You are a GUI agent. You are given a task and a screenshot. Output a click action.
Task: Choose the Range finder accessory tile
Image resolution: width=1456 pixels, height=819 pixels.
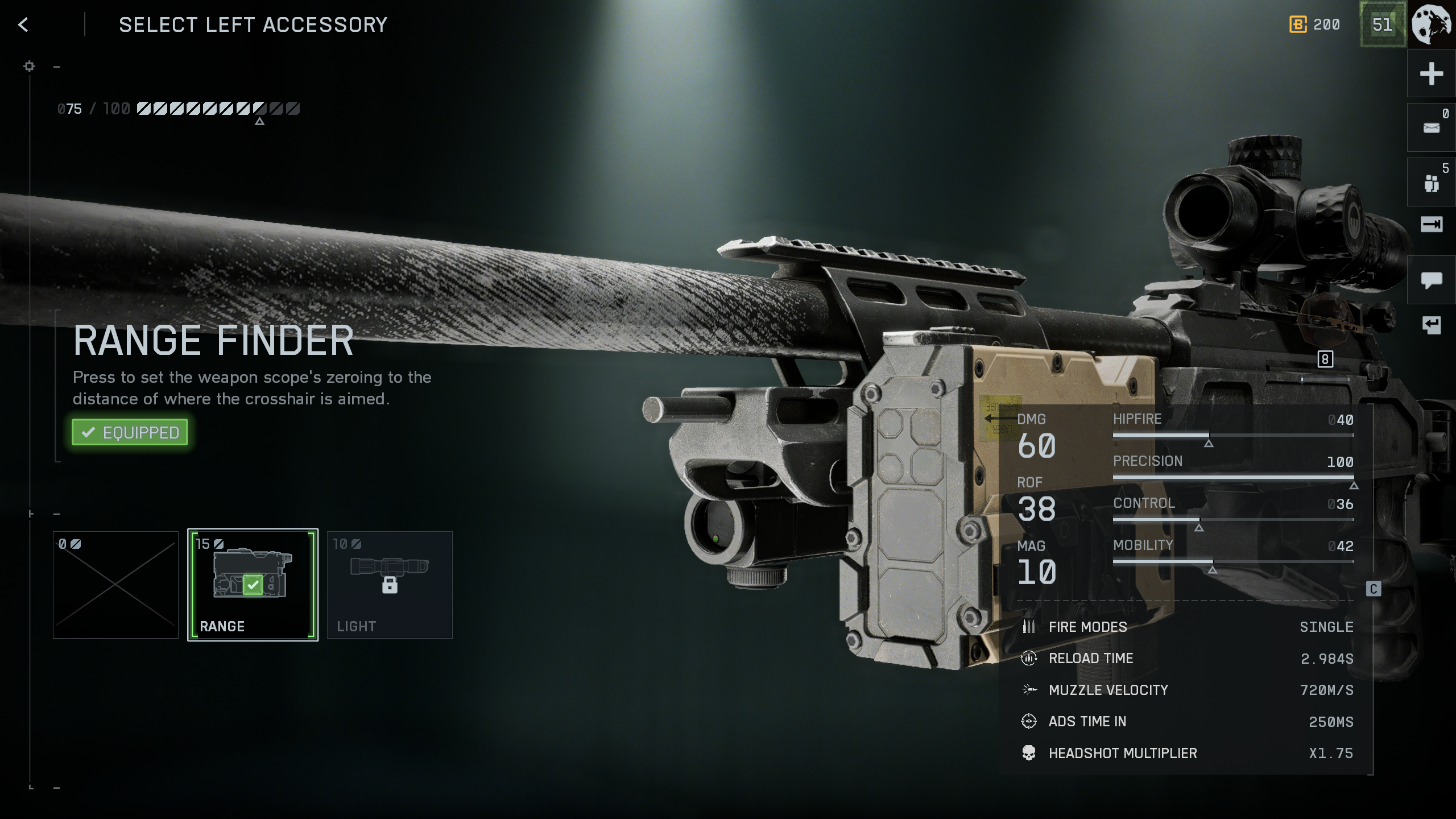(253, 585)
